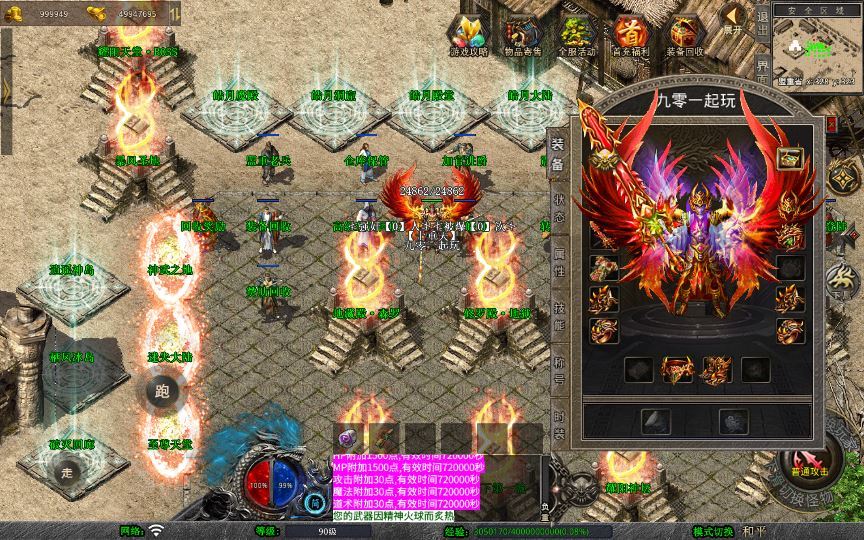Viewport: 864px width, 540px height.
Task: Switch to the 状态 status tab
Action: (x=558, y=207)
